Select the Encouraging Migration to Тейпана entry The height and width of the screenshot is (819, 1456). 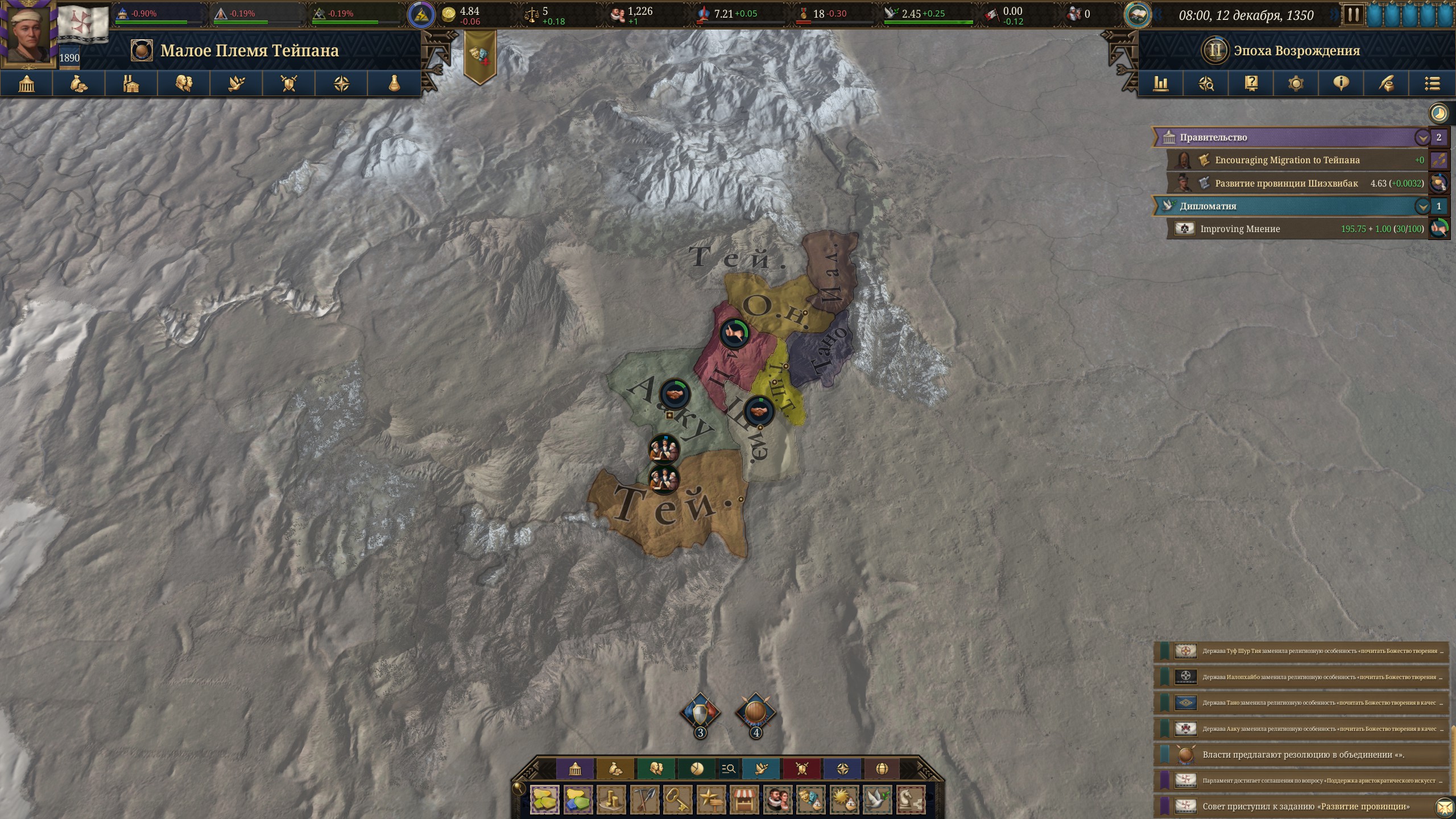(1287, 160)
